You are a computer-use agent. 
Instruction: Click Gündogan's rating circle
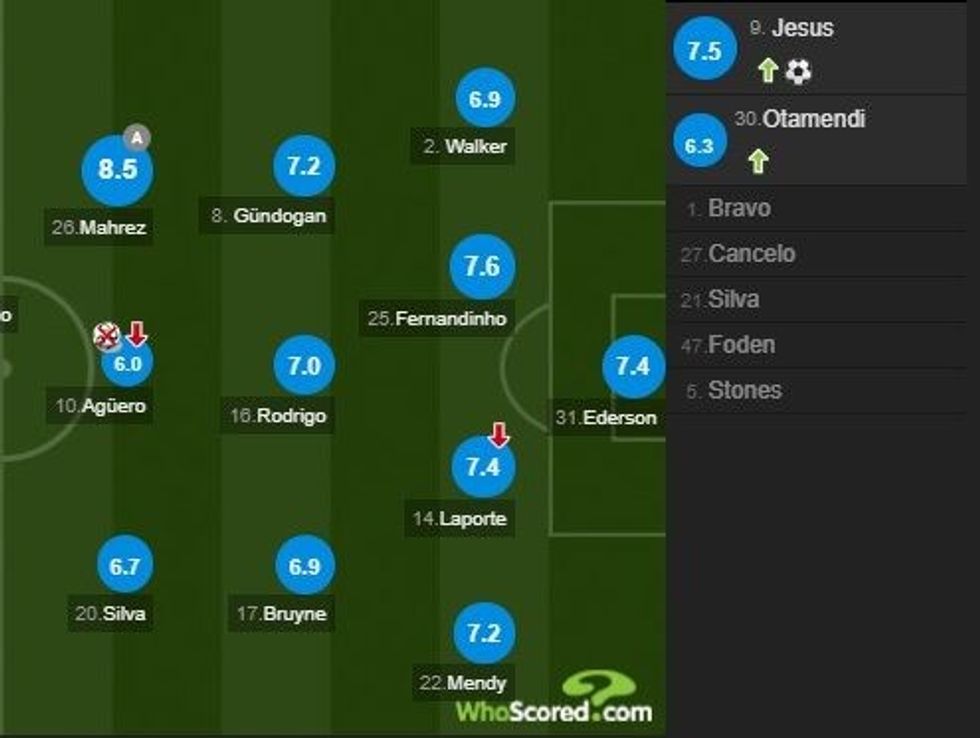click(303, 166)
